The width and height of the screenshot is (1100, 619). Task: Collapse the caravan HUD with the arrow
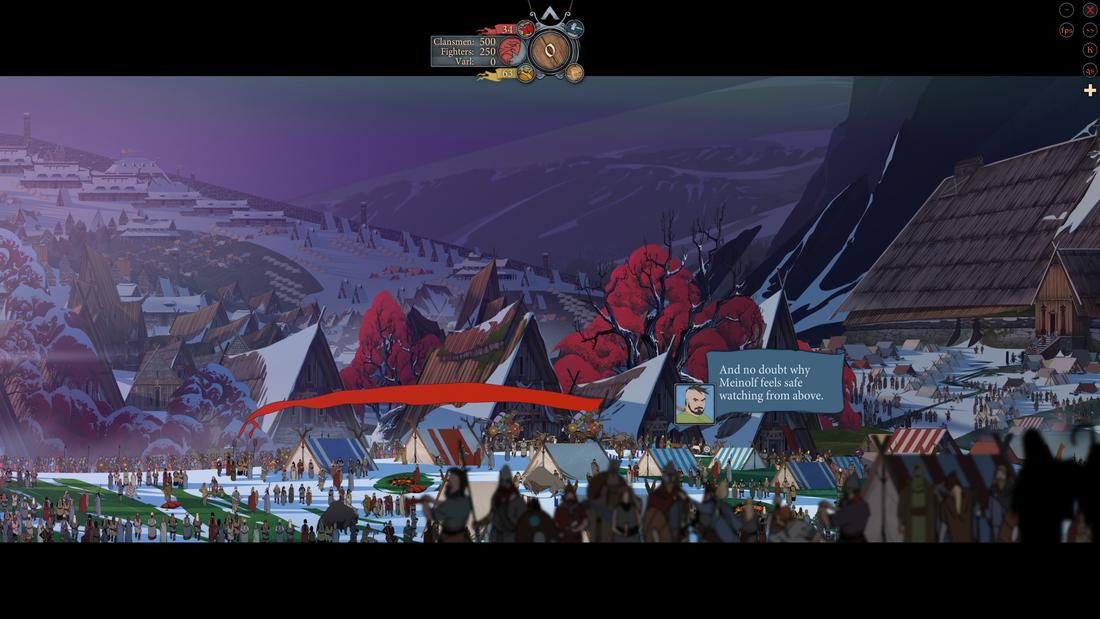pos(549,14)
